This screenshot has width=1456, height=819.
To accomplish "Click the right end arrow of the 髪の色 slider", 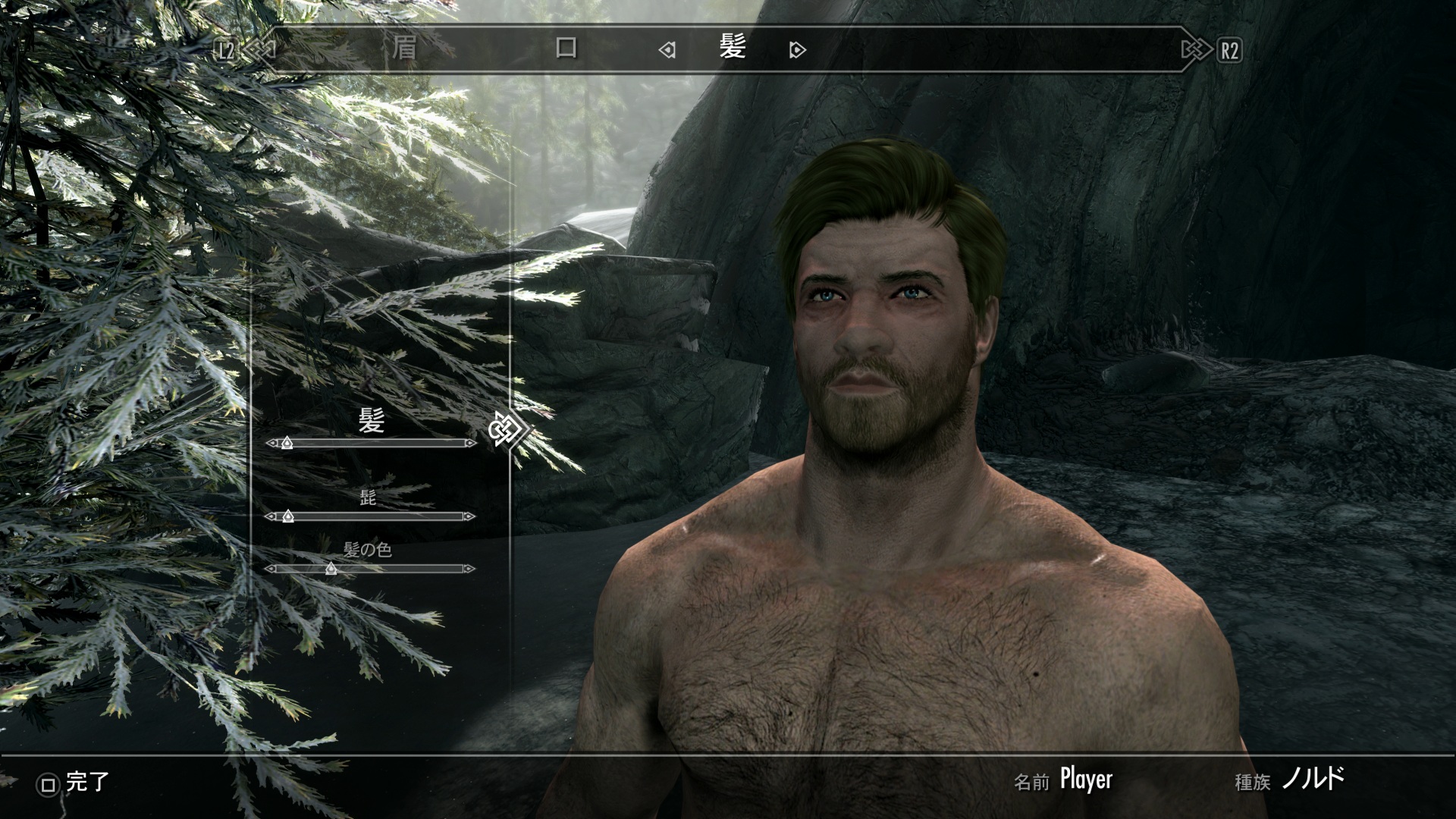I will coord(469,569).
